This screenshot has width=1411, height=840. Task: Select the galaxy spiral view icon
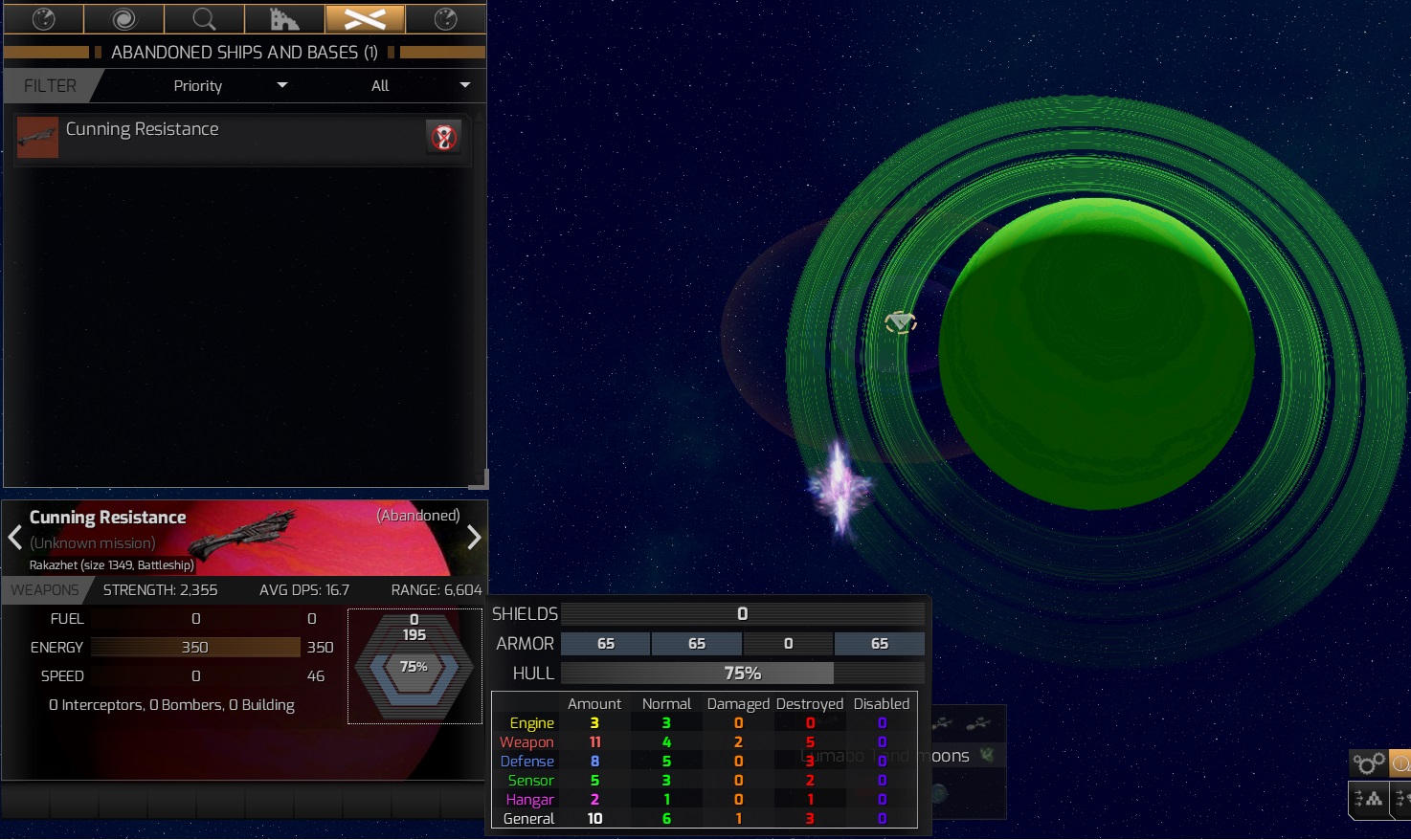[123, 19]
